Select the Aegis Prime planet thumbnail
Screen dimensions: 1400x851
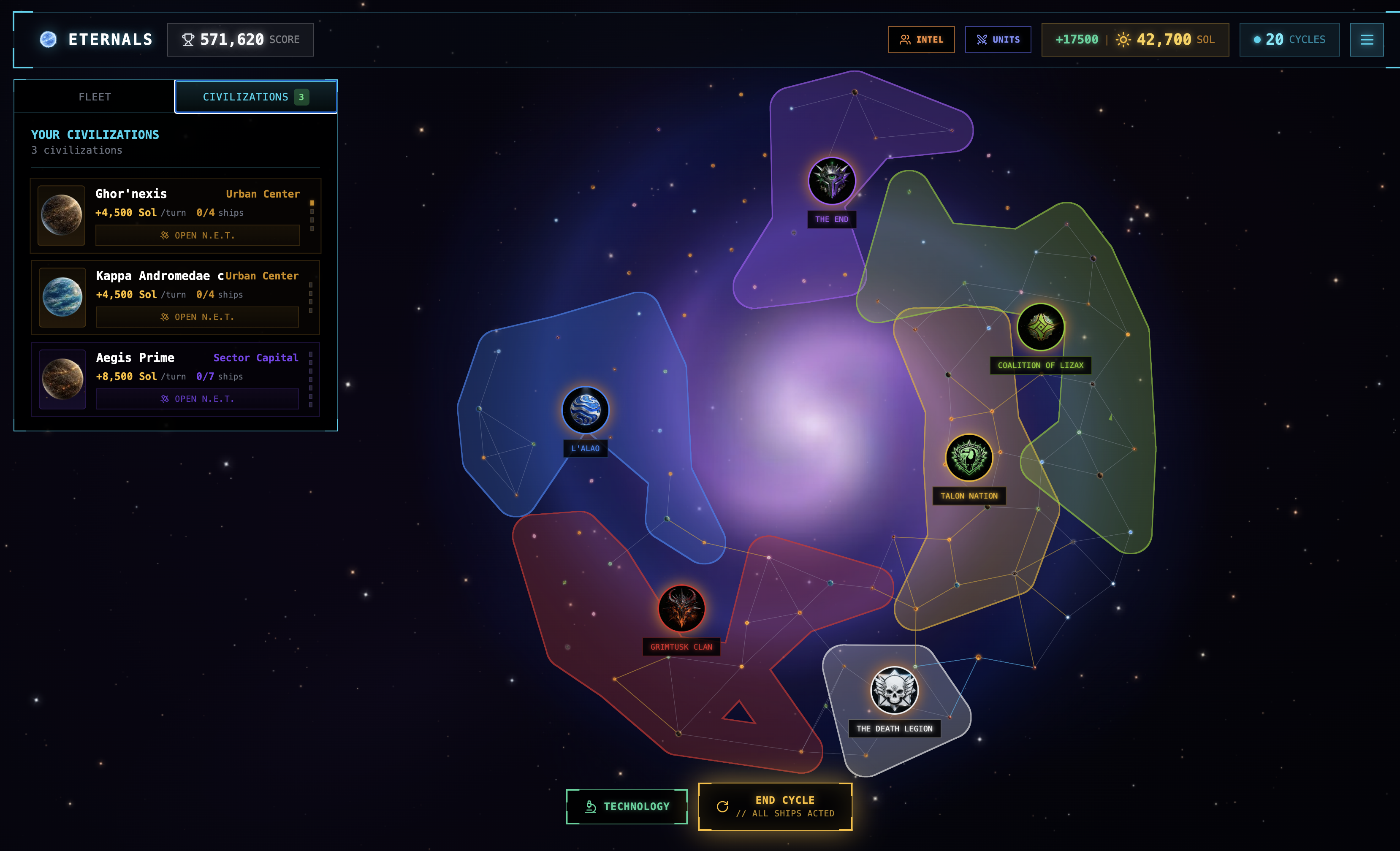pos(62,379)
